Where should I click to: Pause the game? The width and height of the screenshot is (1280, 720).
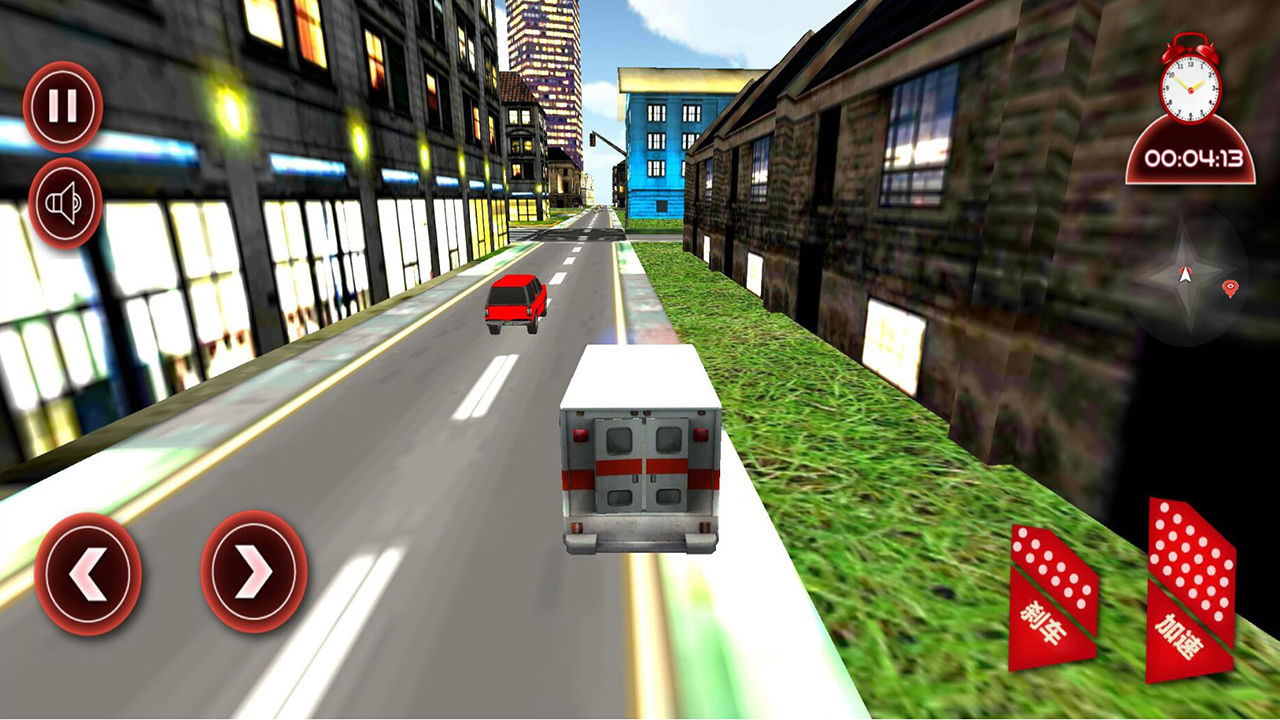point(62,101)
